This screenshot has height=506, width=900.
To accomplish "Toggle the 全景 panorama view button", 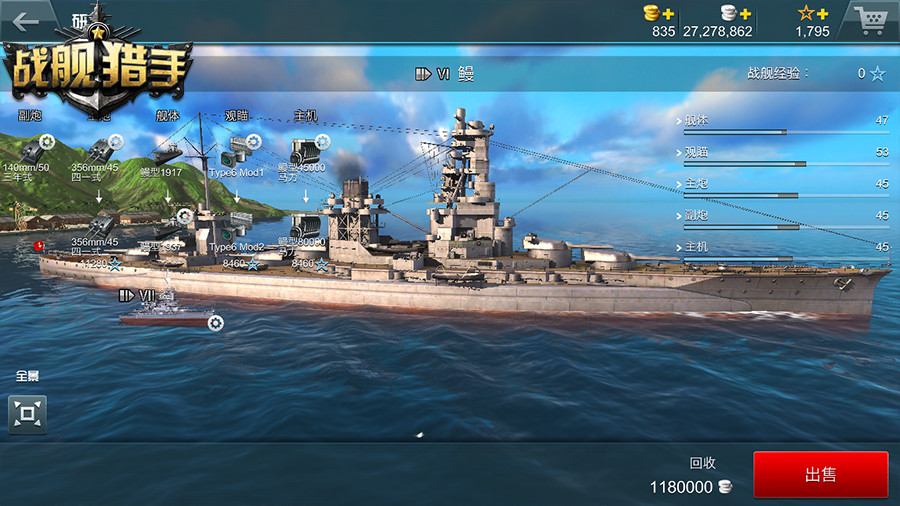I will (27, 413).
